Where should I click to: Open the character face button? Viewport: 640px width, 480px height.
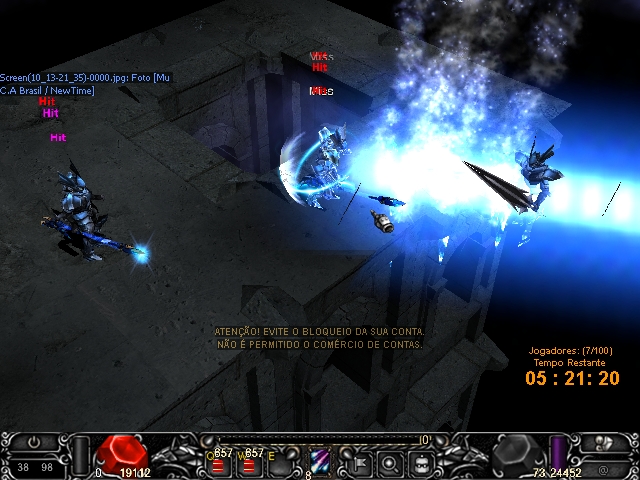pos(423,463)
